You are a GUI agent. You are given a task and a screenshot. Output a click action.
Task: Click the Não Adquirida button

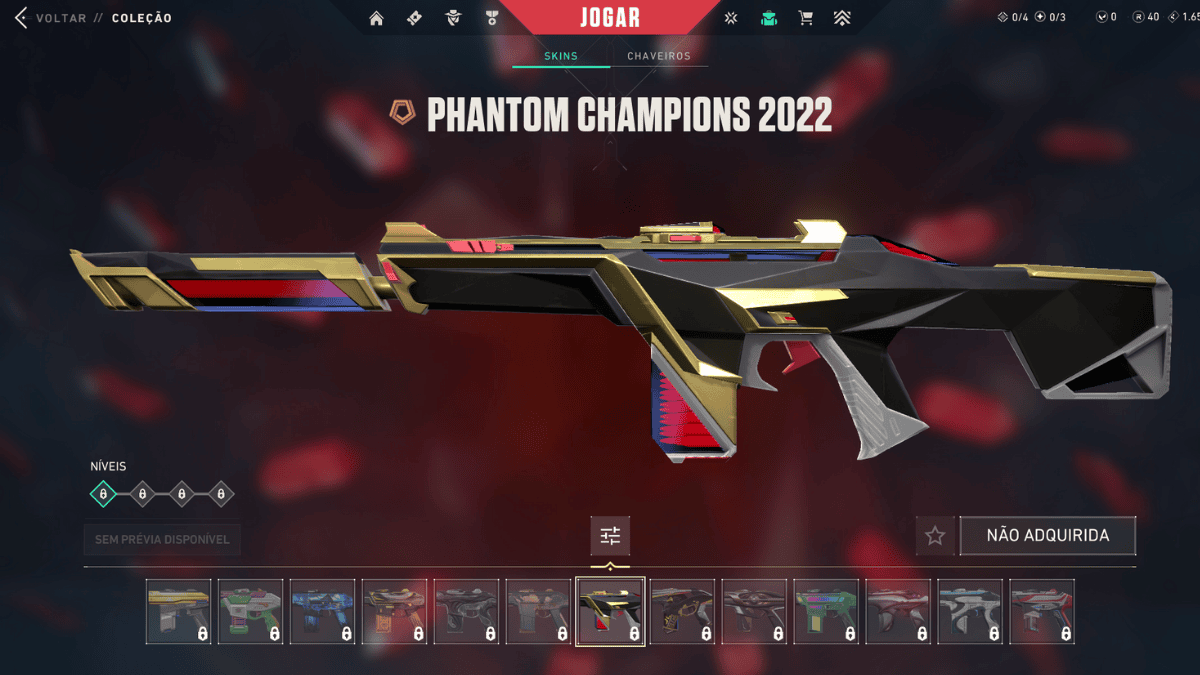pyautogui.click(x=1048, y=536)
